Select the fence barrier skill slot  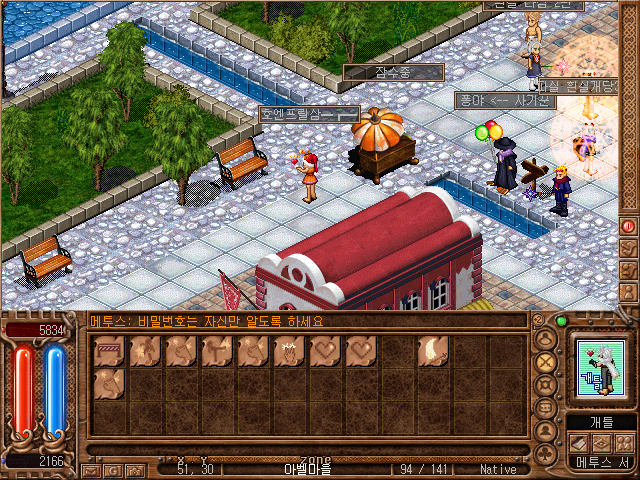(106, 352)
